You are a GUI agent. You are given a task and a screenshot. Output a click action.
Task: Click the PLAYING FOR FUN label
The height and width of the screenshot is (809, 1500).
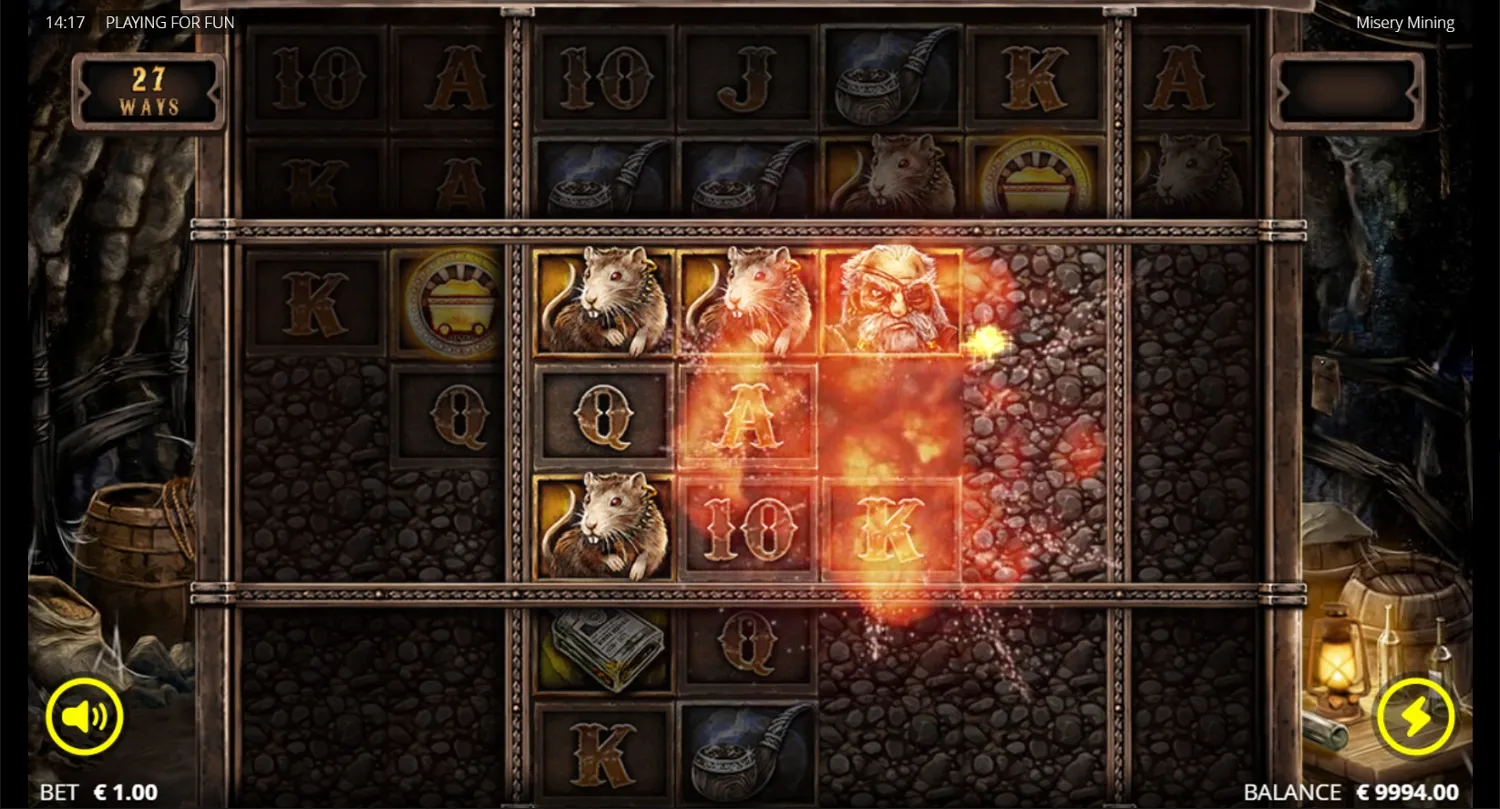(170, 21)
